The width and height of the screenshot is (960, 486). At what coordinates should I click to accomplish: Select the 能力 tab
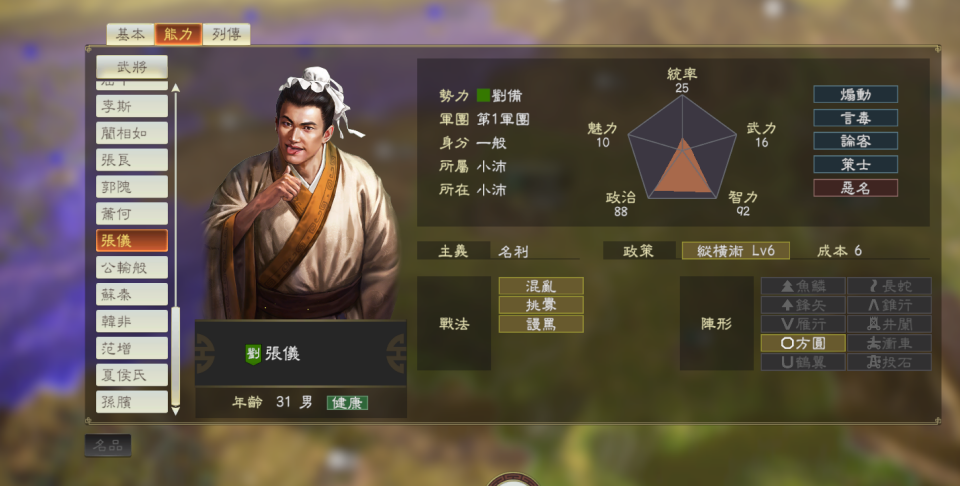(178, 35)
